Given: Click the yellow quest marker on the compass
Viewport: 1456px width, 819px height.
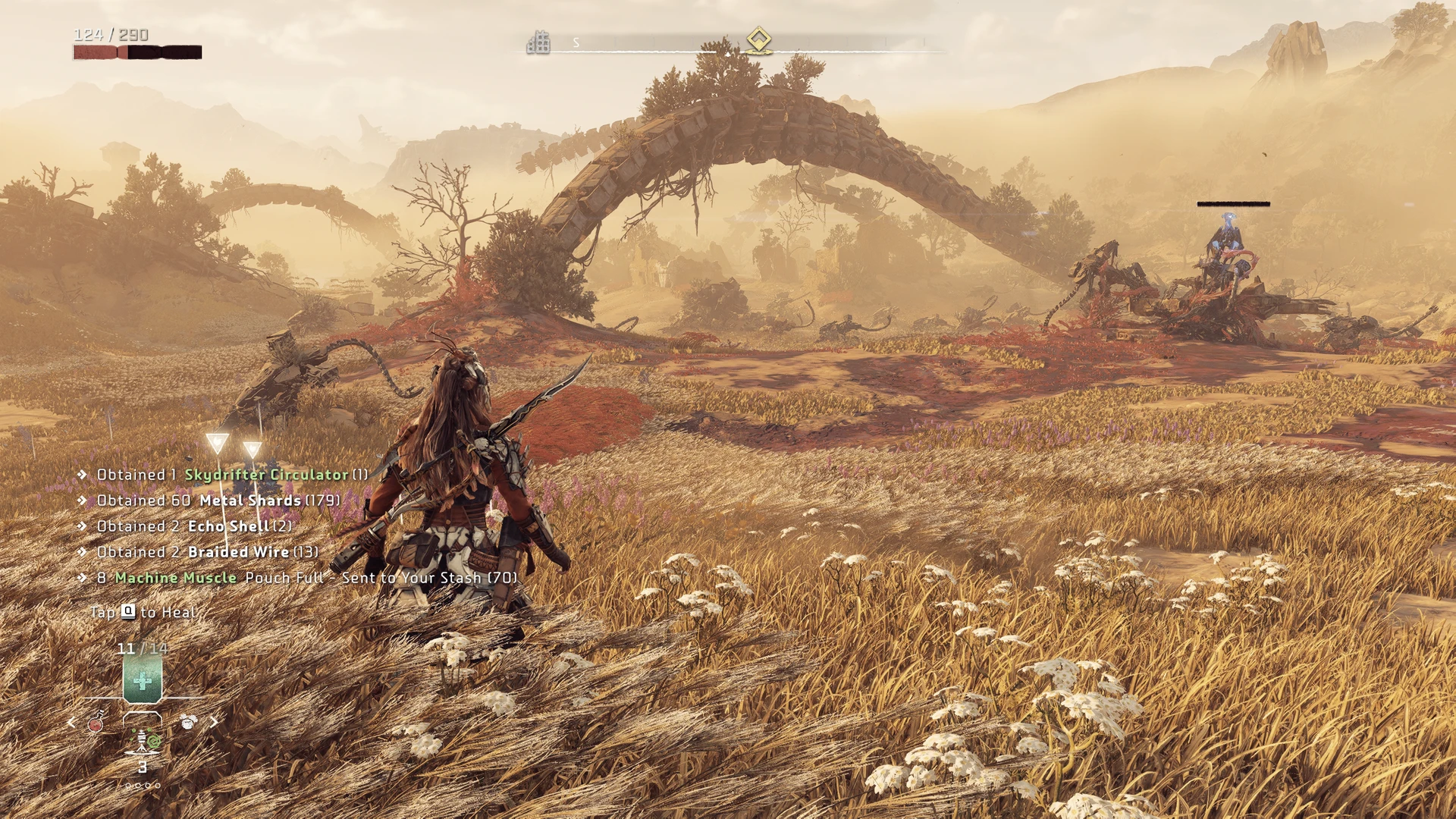Looking at the screenshot, I should click(x=758, y=39).
